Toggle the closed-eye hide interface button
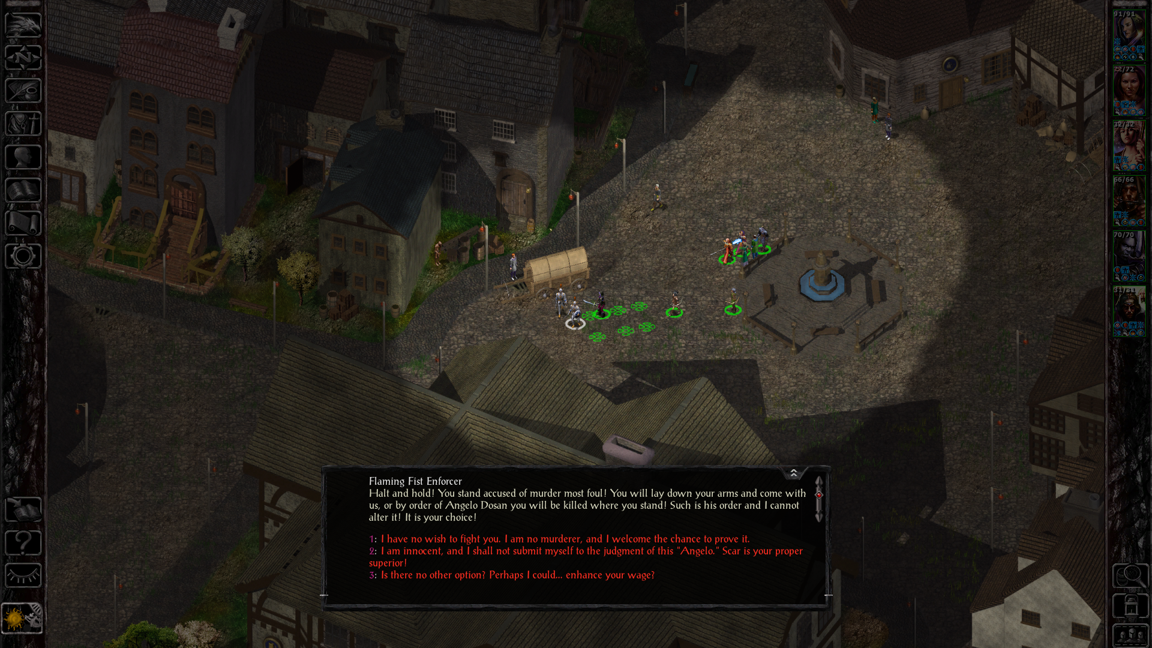 (x=23, y=576)
